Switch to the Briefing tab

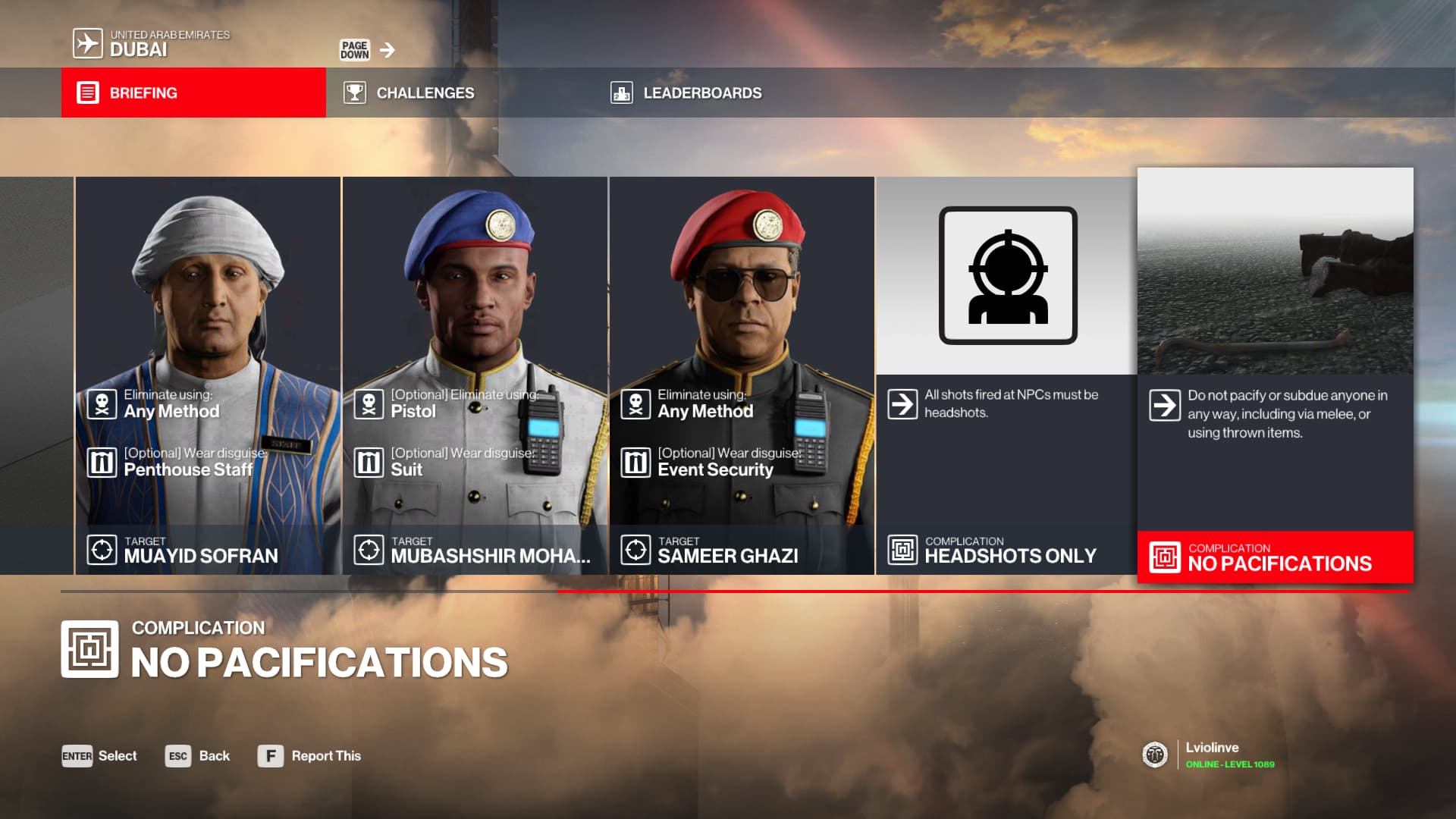coord(193,93)
